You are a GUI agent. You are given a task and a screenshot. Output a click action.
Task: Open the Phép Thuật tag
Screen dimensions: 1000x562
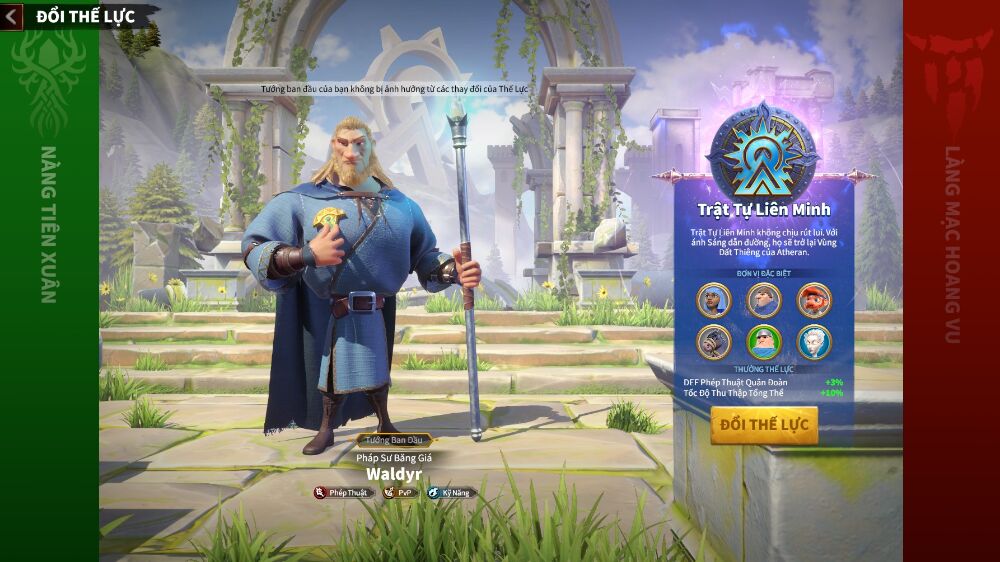pos(342,492)
